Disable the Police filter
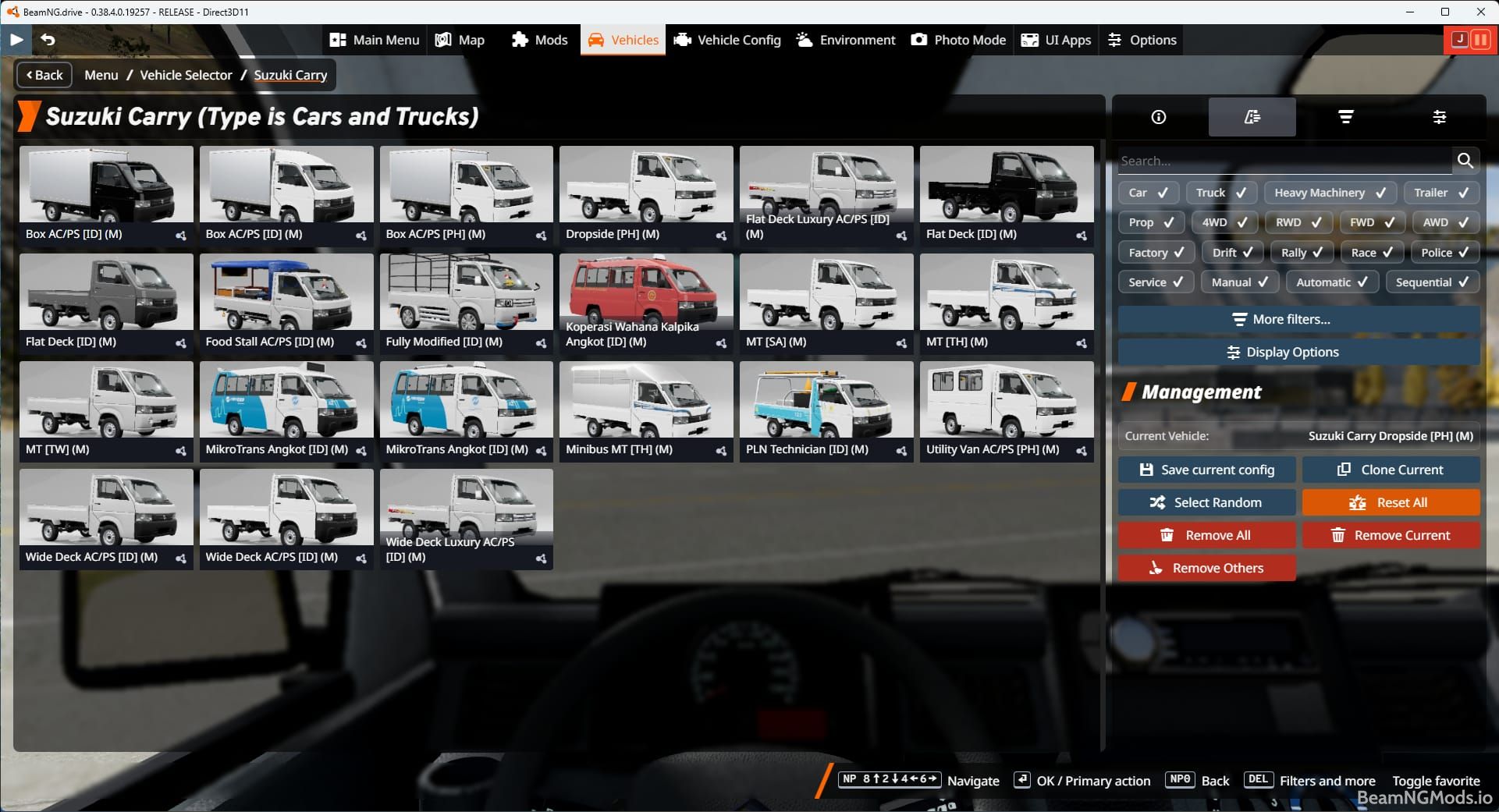Viewport: 1499px width, 812px height. click(x=1444, y=252)
